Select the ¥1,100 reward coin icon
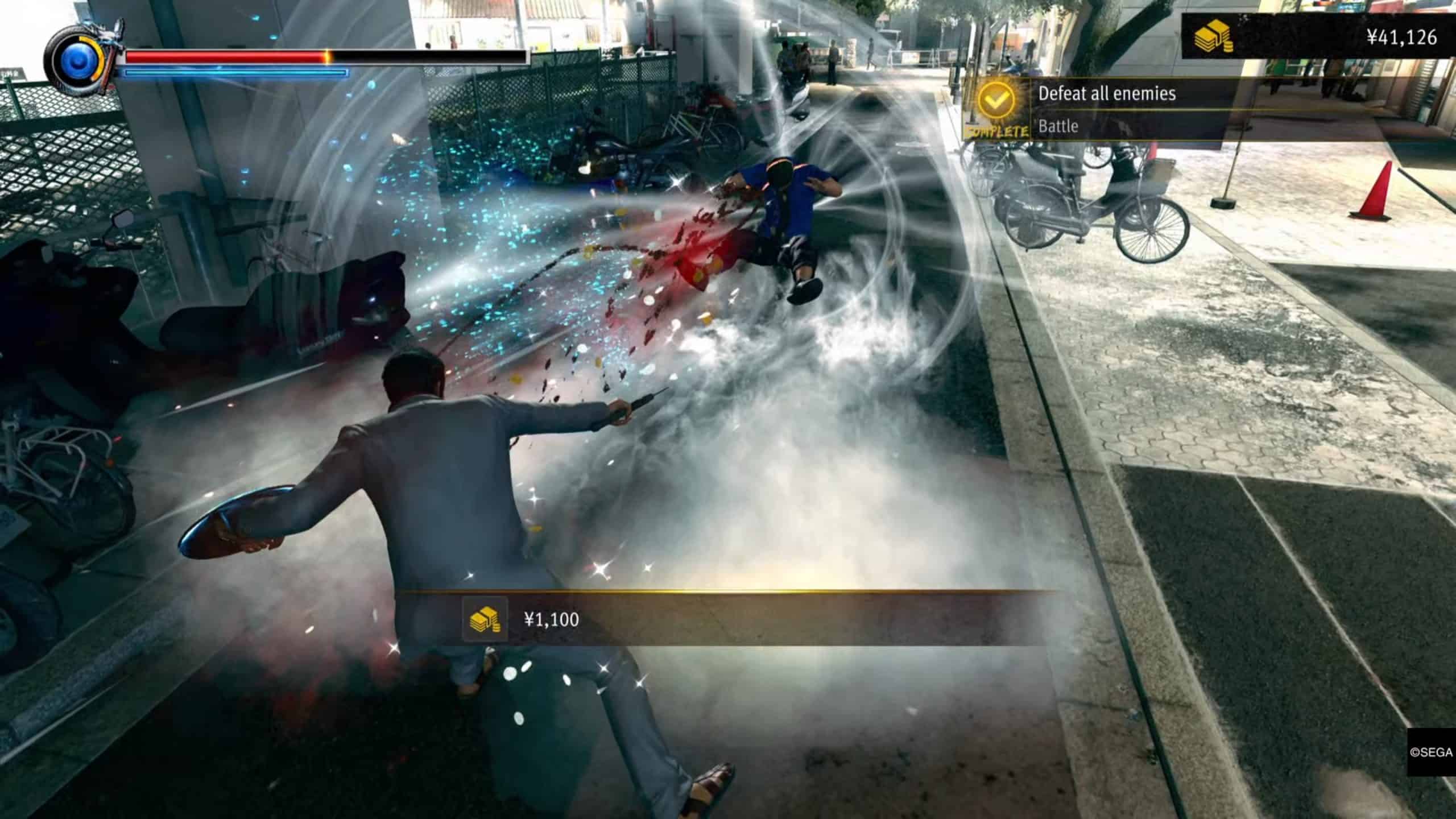This screenshot has height=819, width=1456. pyautogui.click(x=484, y=619)
